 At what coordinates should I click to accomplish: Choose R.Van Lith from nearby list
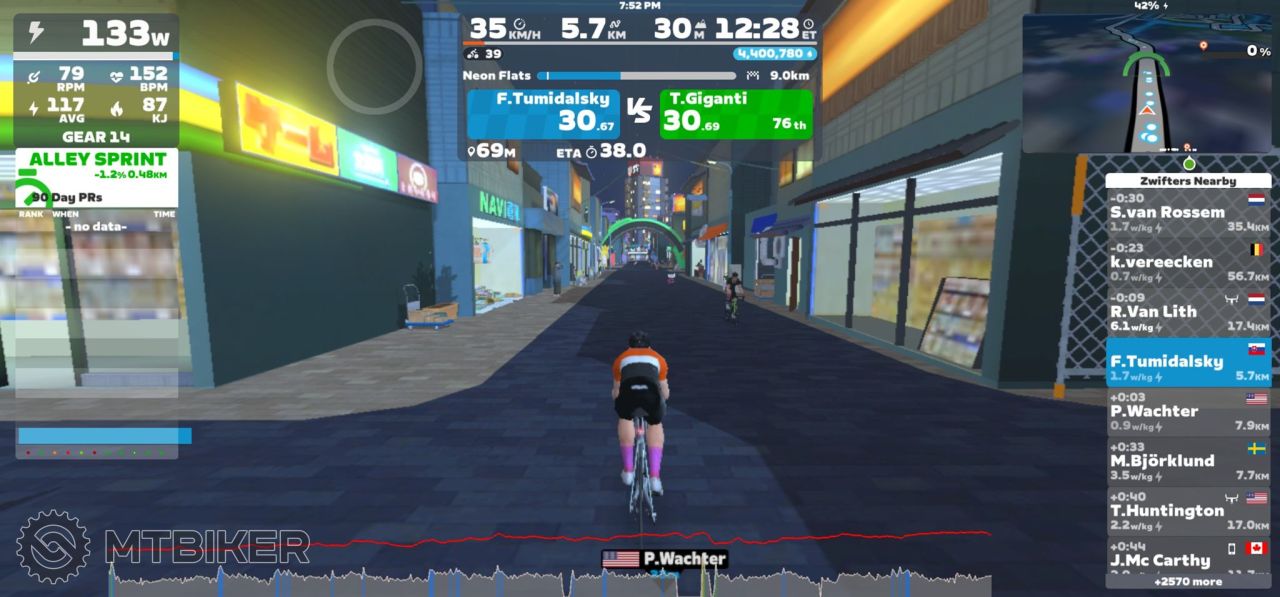pyautogui.click(x=1188, y=312)
